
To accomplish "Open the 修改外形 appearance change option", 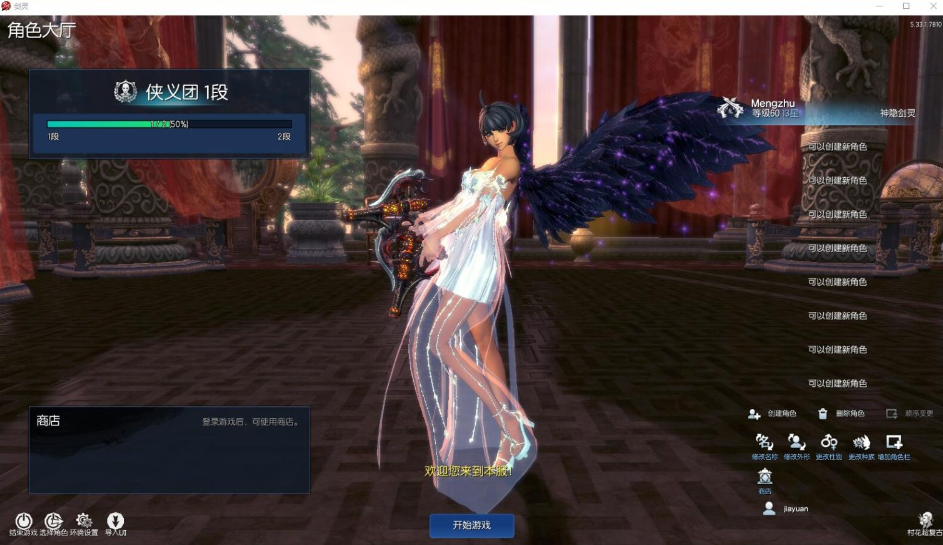I will click(796, 442).
